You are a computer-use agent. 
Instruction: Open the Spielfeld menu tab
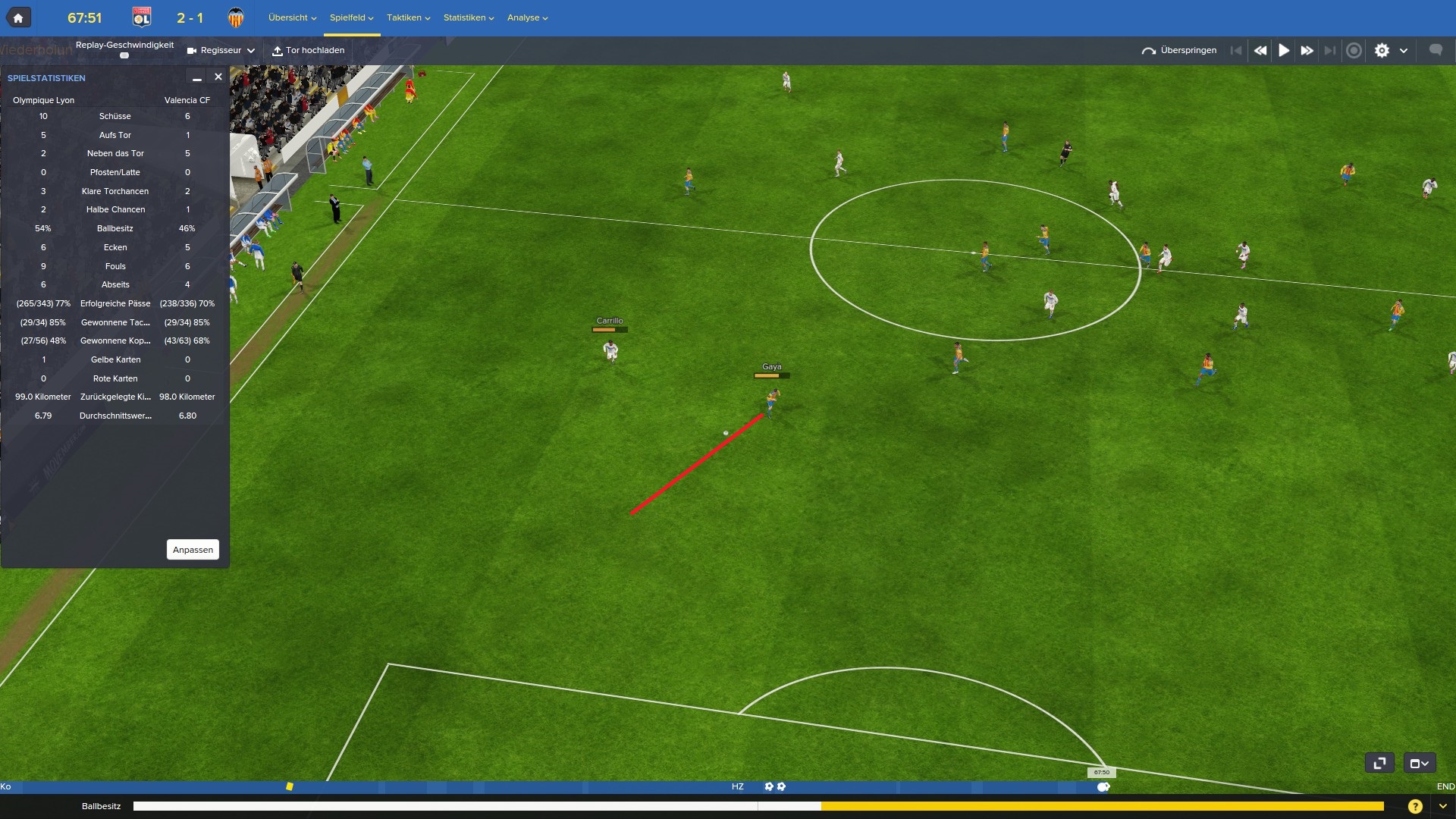351,17
